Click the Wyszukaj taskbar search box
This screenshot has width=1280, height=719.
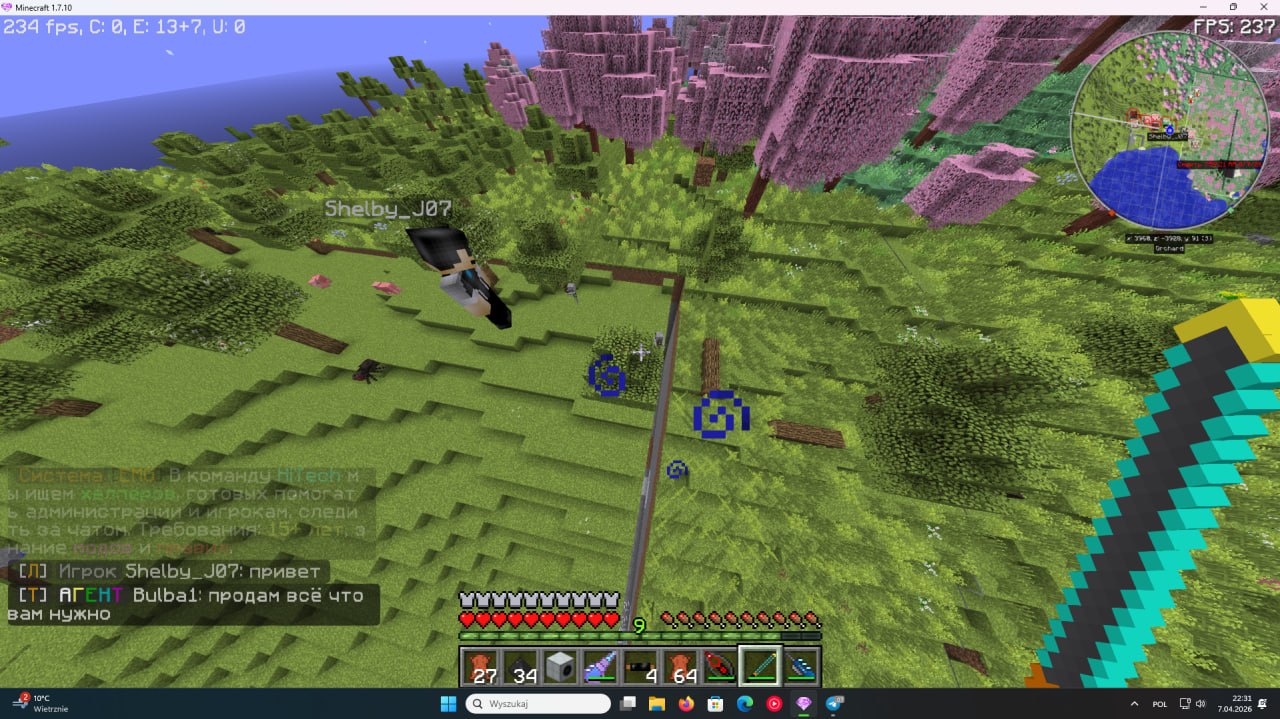pyautogui.click(x=538, y=704)
